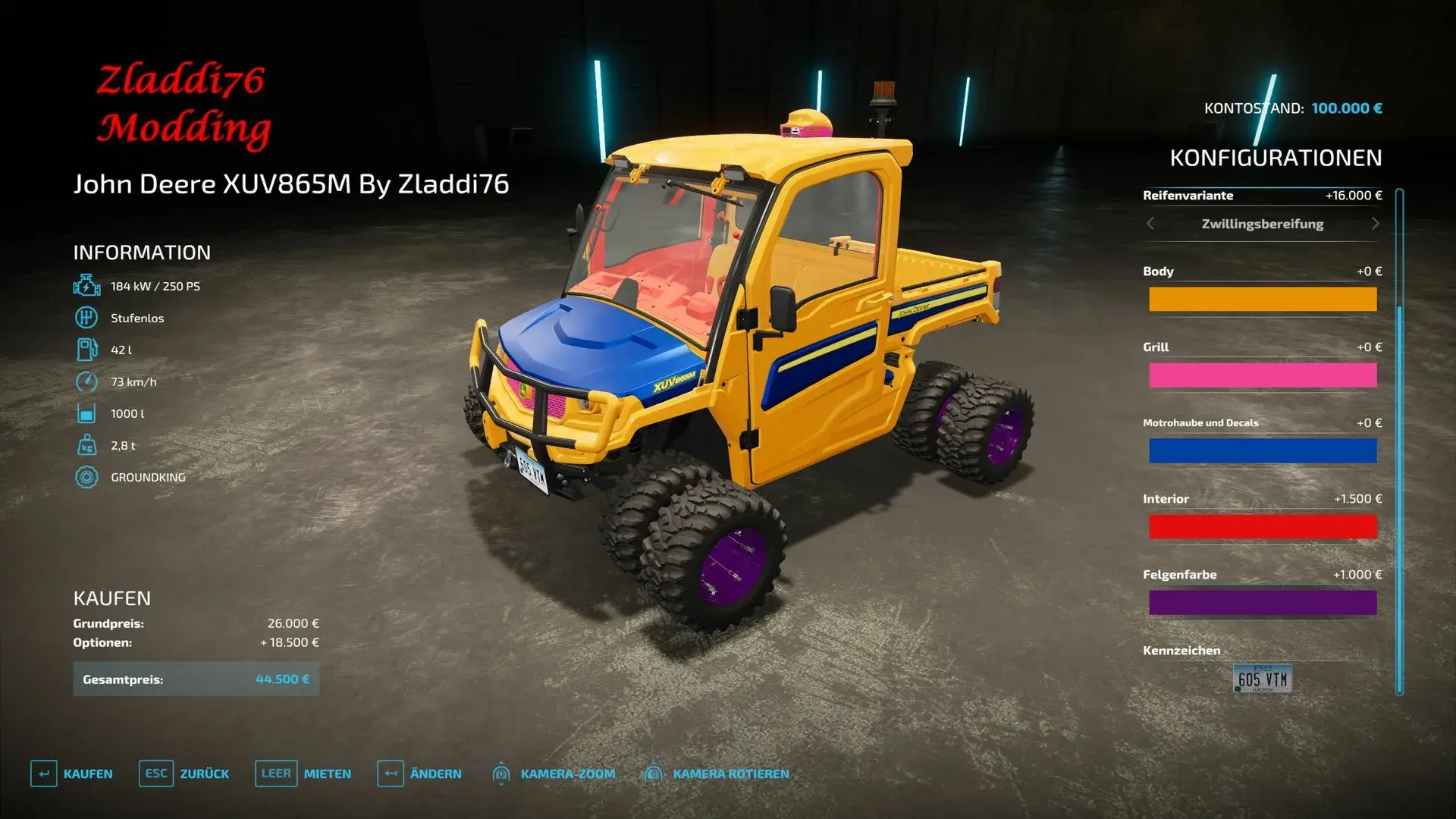
Task: Click the engine power icon showing 184 kW
Action: tap(86, 286)
